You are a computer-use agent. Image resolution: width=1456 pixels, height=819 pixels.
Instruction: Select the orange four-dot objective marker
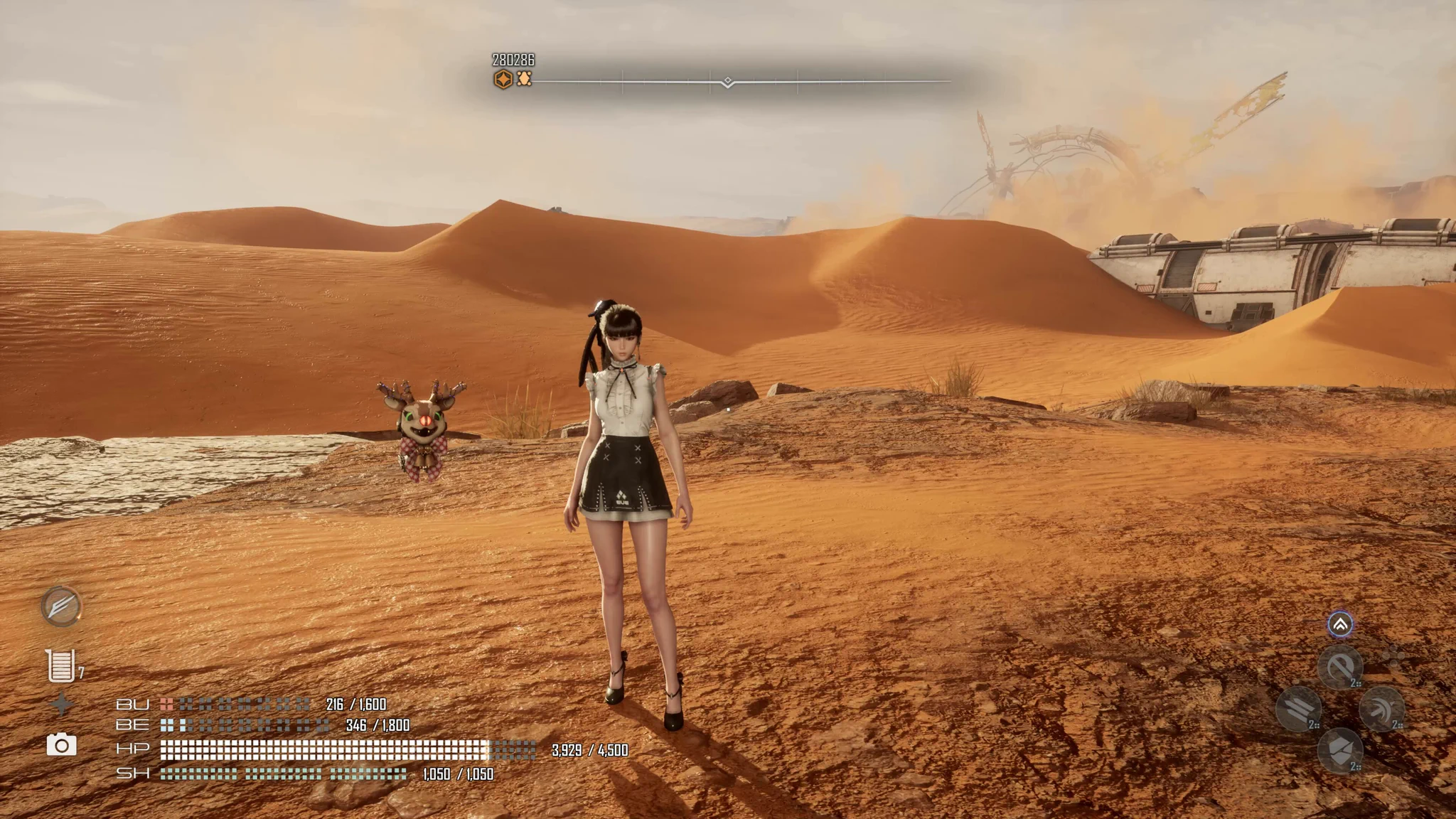524,79
